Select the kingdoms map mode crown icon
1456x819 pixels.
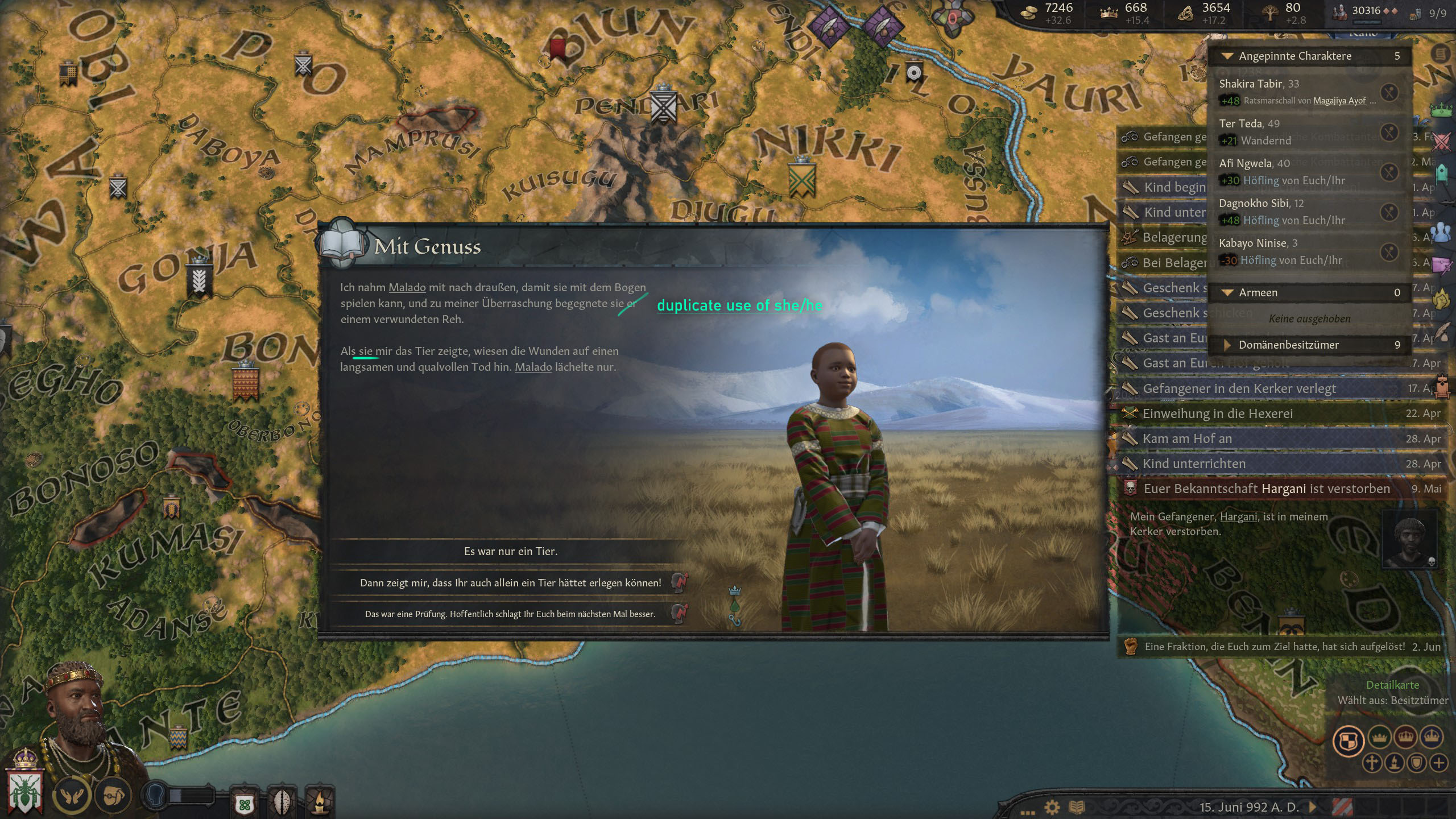(1405, 738)
